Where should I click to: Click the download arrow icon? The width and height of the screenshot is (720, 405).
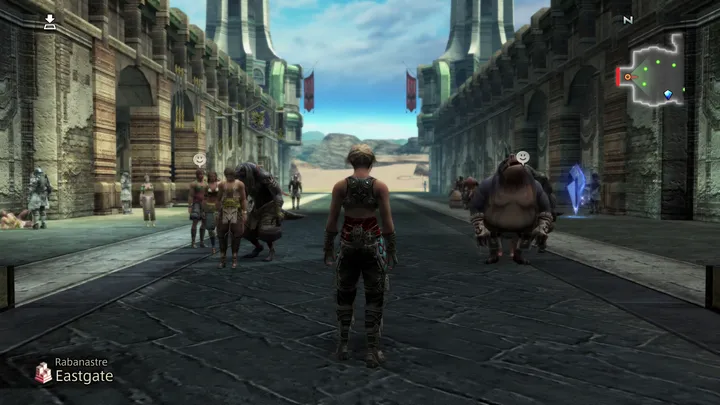[50, 20]
